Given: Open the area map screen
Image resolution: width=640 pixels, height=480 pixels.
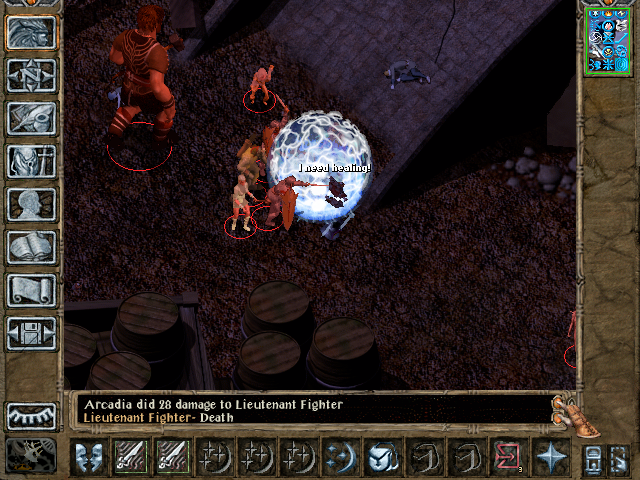Looking at the screenshot, I should [32, 75].
